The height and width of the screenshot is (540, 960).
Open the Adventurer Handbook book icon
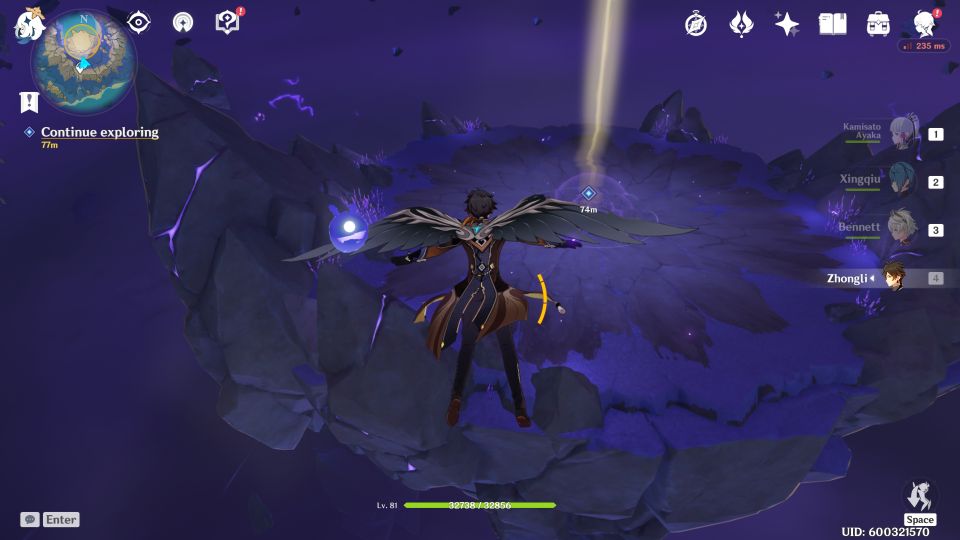coord(832,24)
